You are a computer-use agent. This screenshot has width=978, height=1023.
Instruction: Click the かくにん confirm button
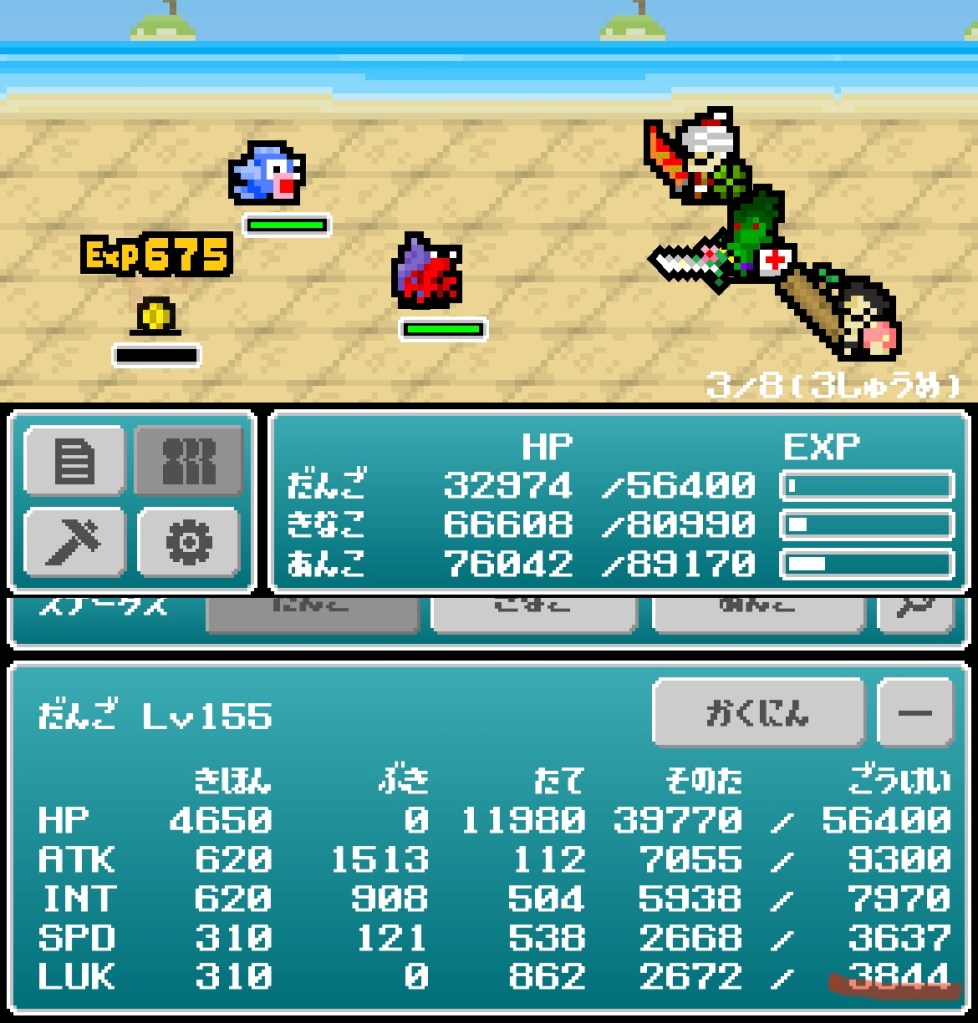click(758, 713)
